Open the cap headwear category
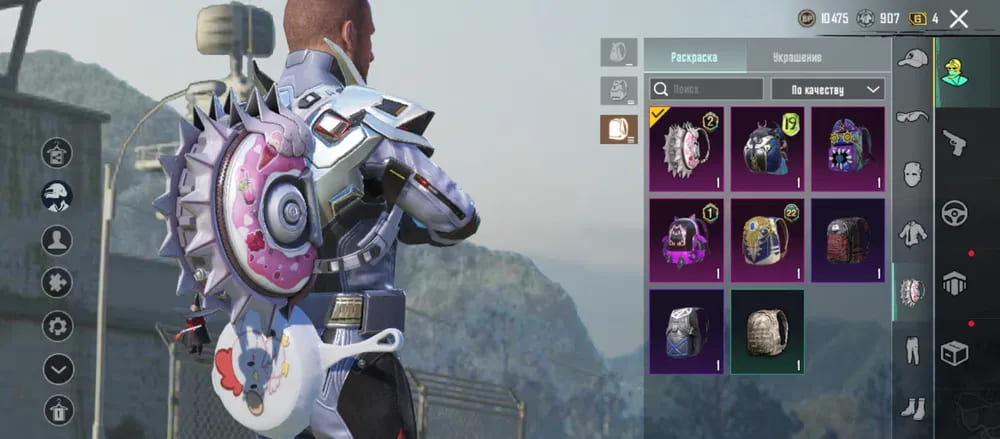1000x439 pixels. 912,59
